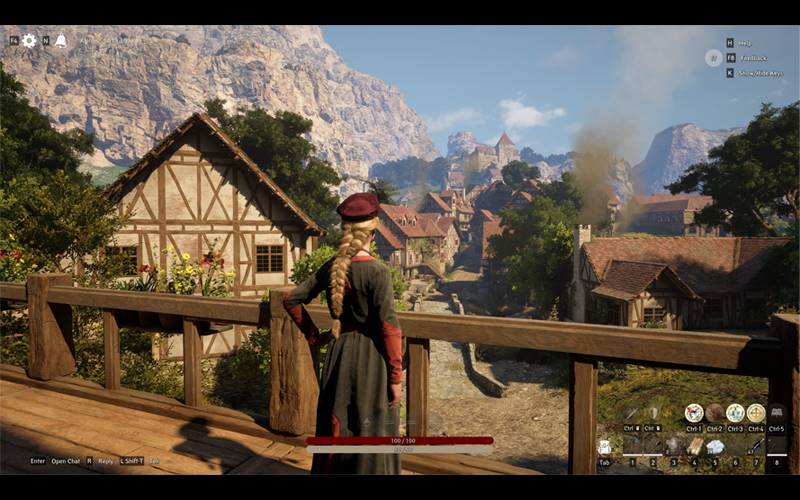Open settings via the gear icon
The height and width of the screenshot is (500, 800).
29,41
